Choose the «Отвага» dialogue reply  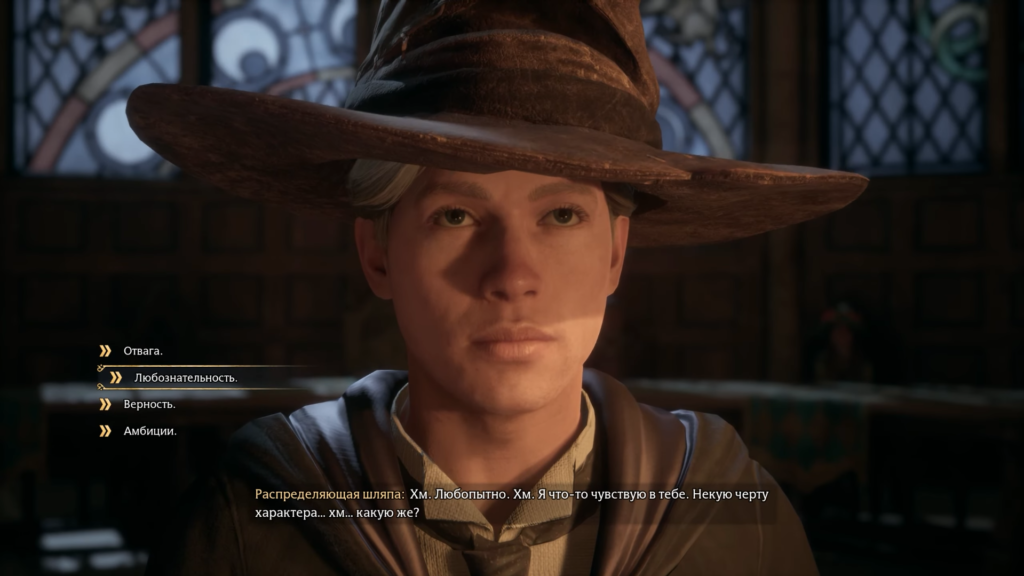pyautogui.click(x=142, y=351)
